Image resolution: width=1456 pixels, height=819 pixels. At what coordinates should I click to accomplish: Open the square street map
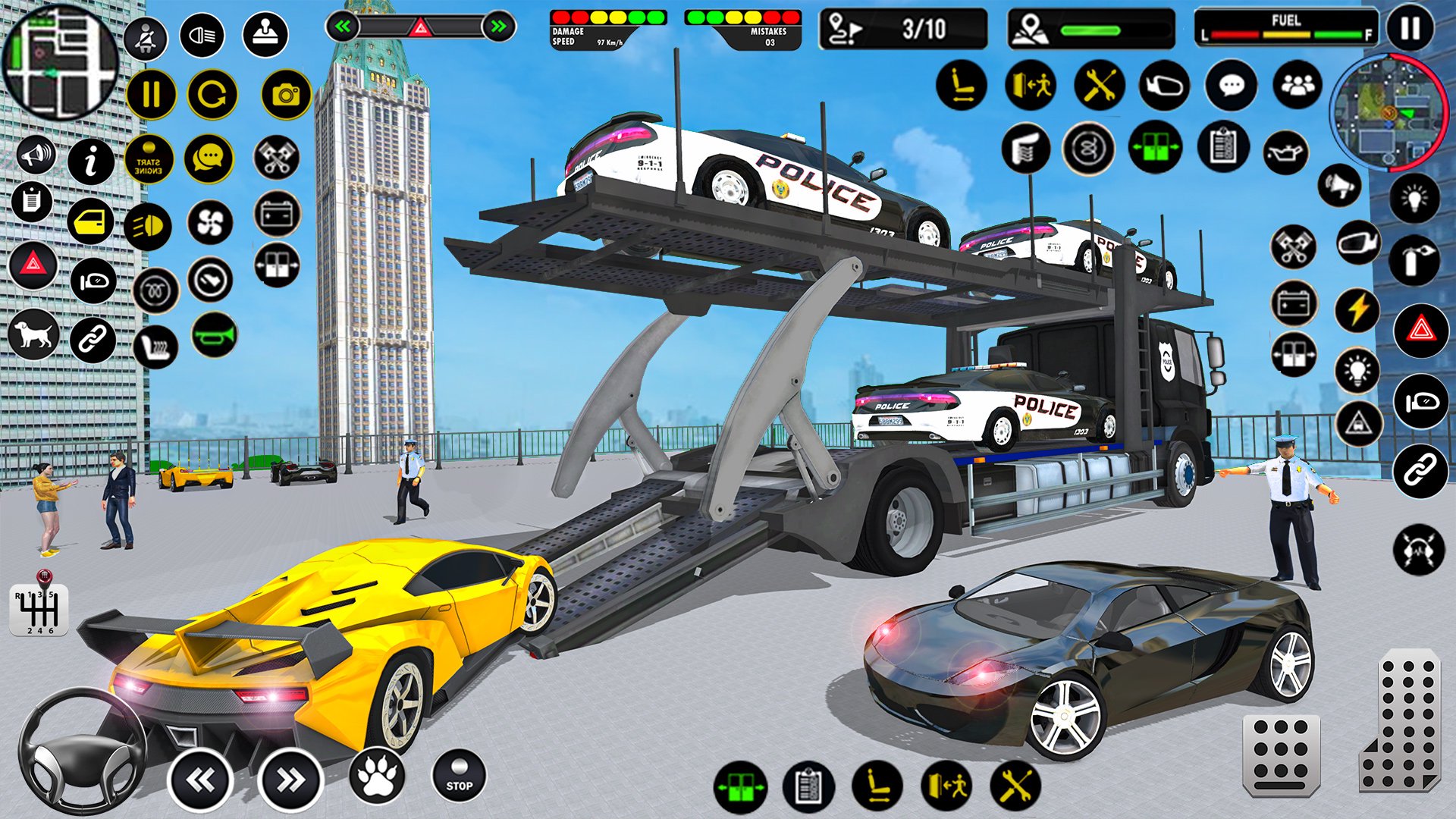point(59,61)
